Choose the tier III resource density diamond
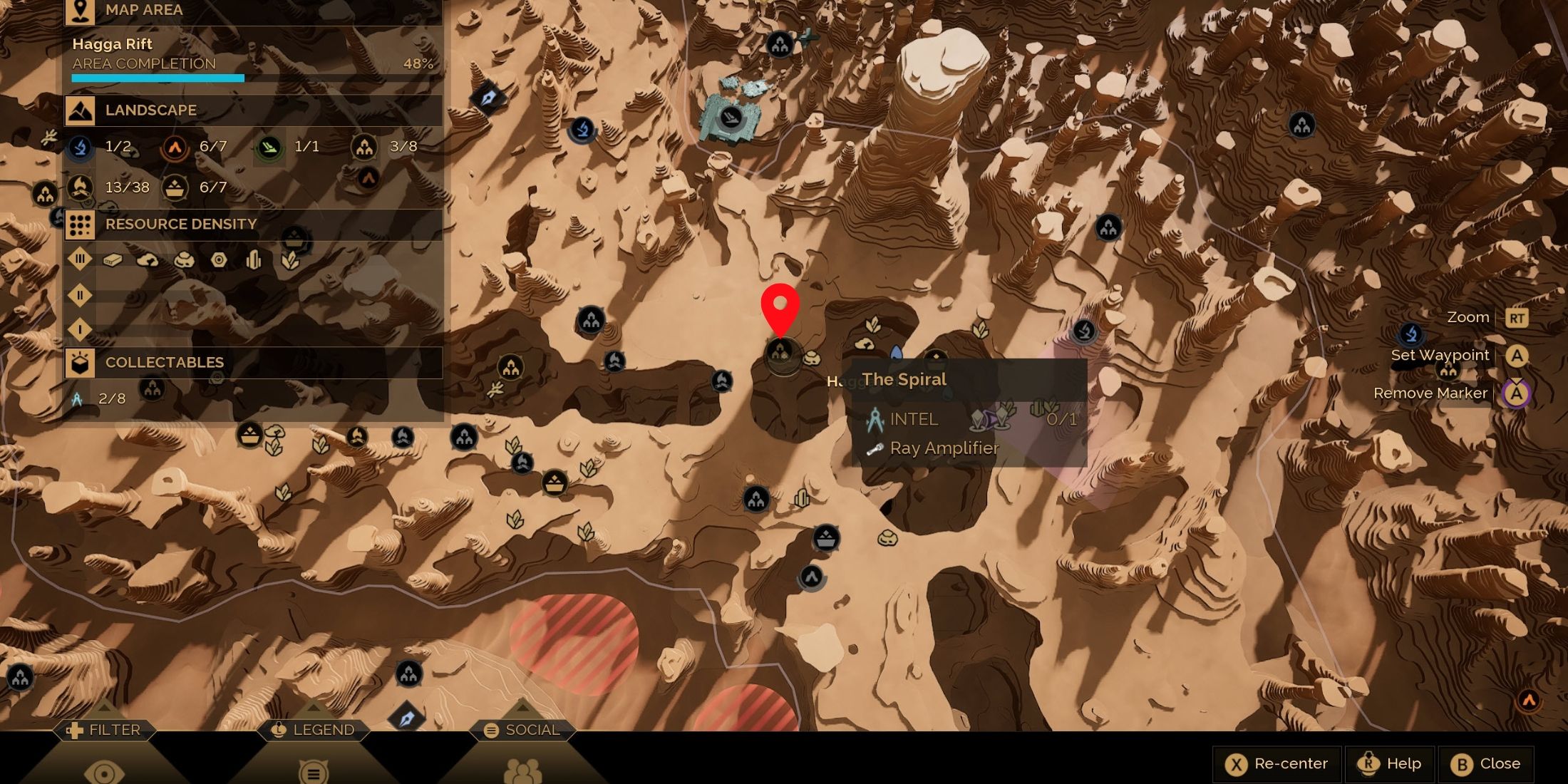Screen dimensions: 1568x784 [x=80, y=259]
